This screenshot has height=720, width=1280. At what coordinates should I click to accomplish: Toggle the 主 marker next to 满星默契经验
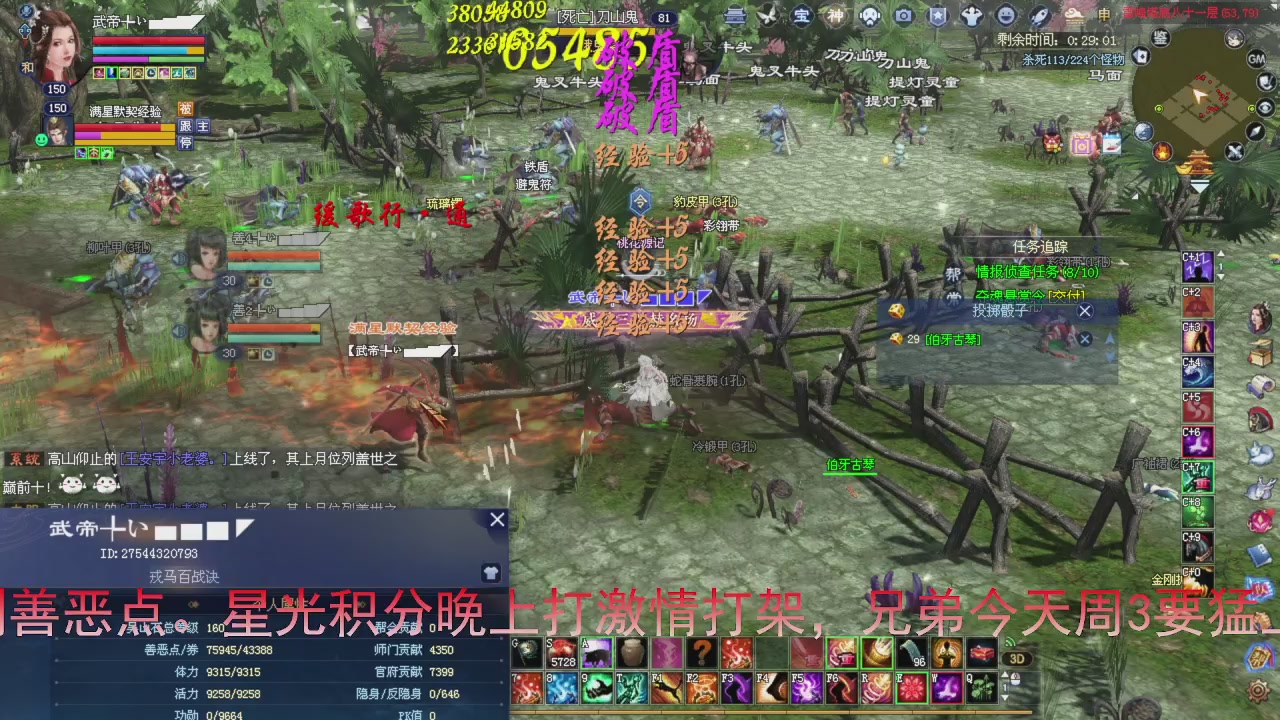tap(203, 126)
